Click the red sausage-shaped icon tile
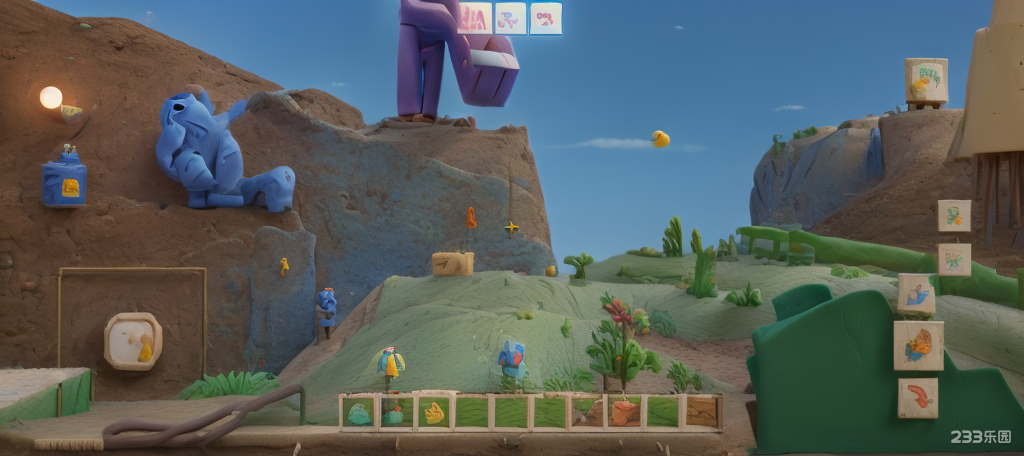Viewport: 1024px width, 456px height. [x=917, y=397]
